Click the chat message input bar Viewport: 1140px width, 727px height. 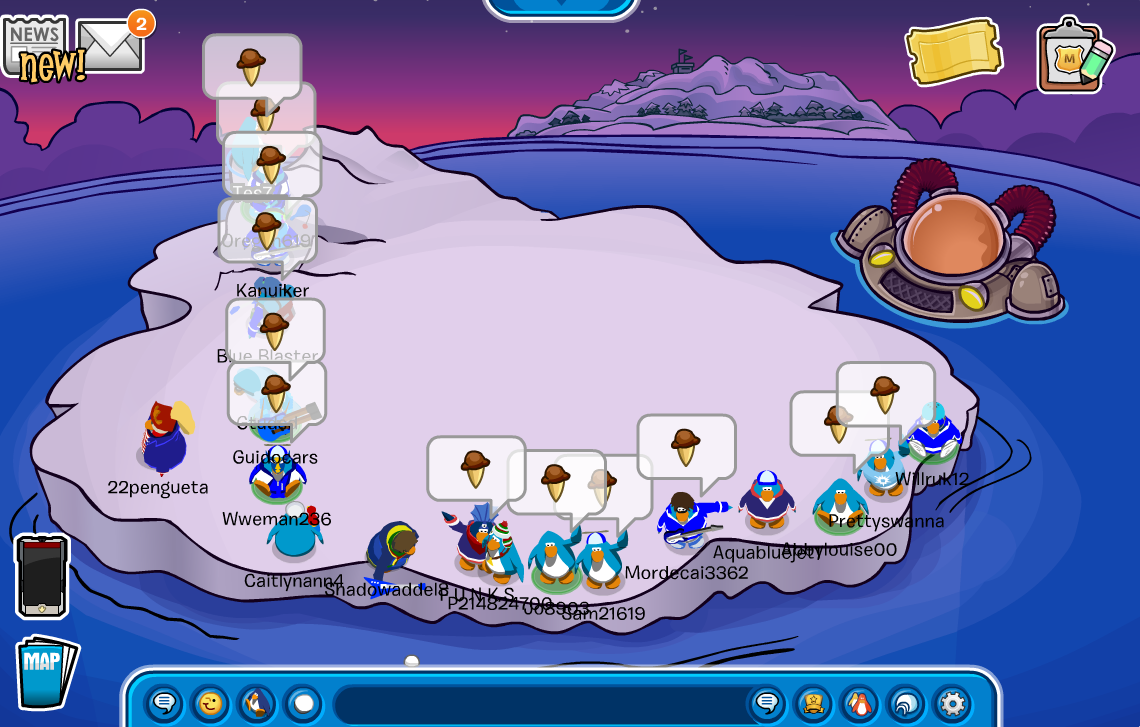pyautogui.click(x=540, y=704)
